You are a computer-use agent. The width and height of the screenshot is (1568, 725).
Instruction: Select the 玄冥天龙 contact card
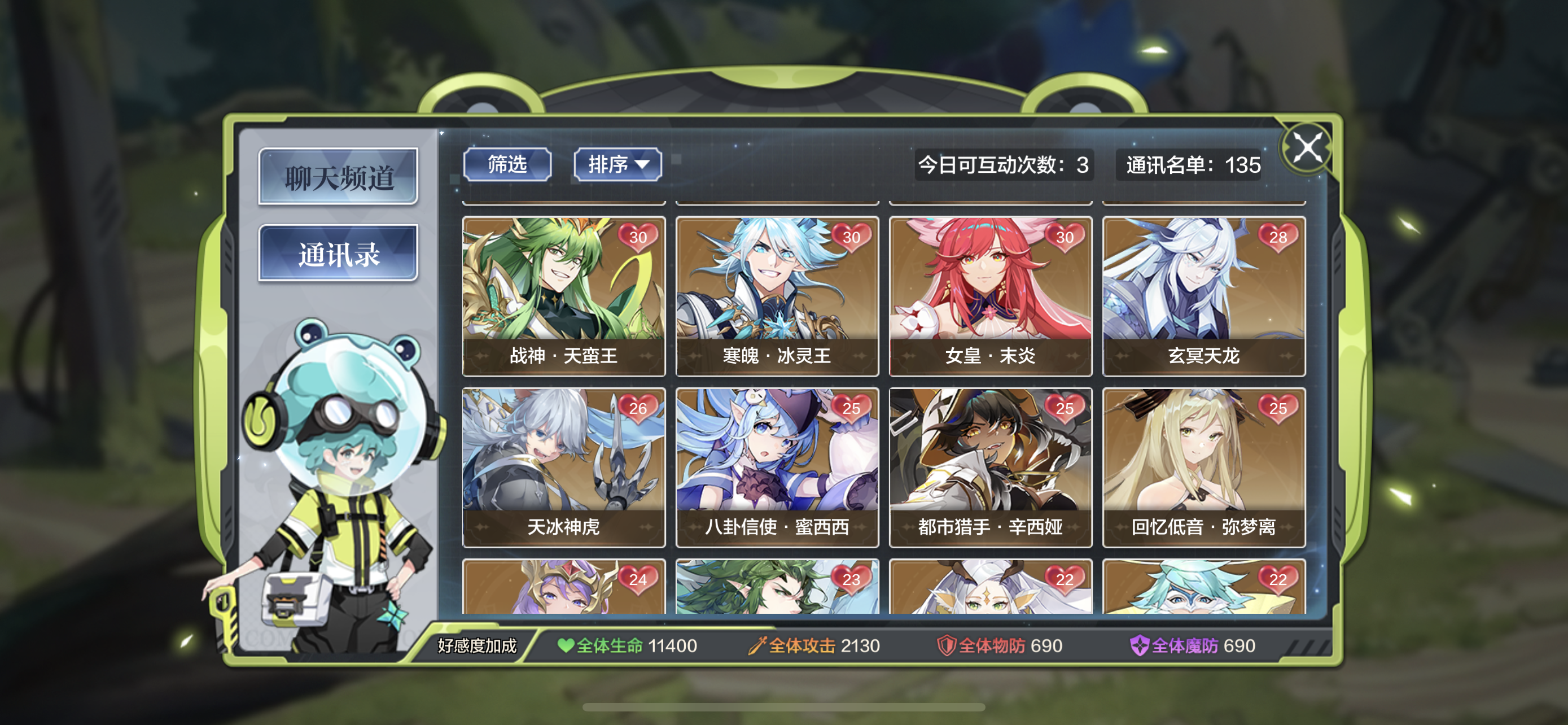(x=1203, y=296)
